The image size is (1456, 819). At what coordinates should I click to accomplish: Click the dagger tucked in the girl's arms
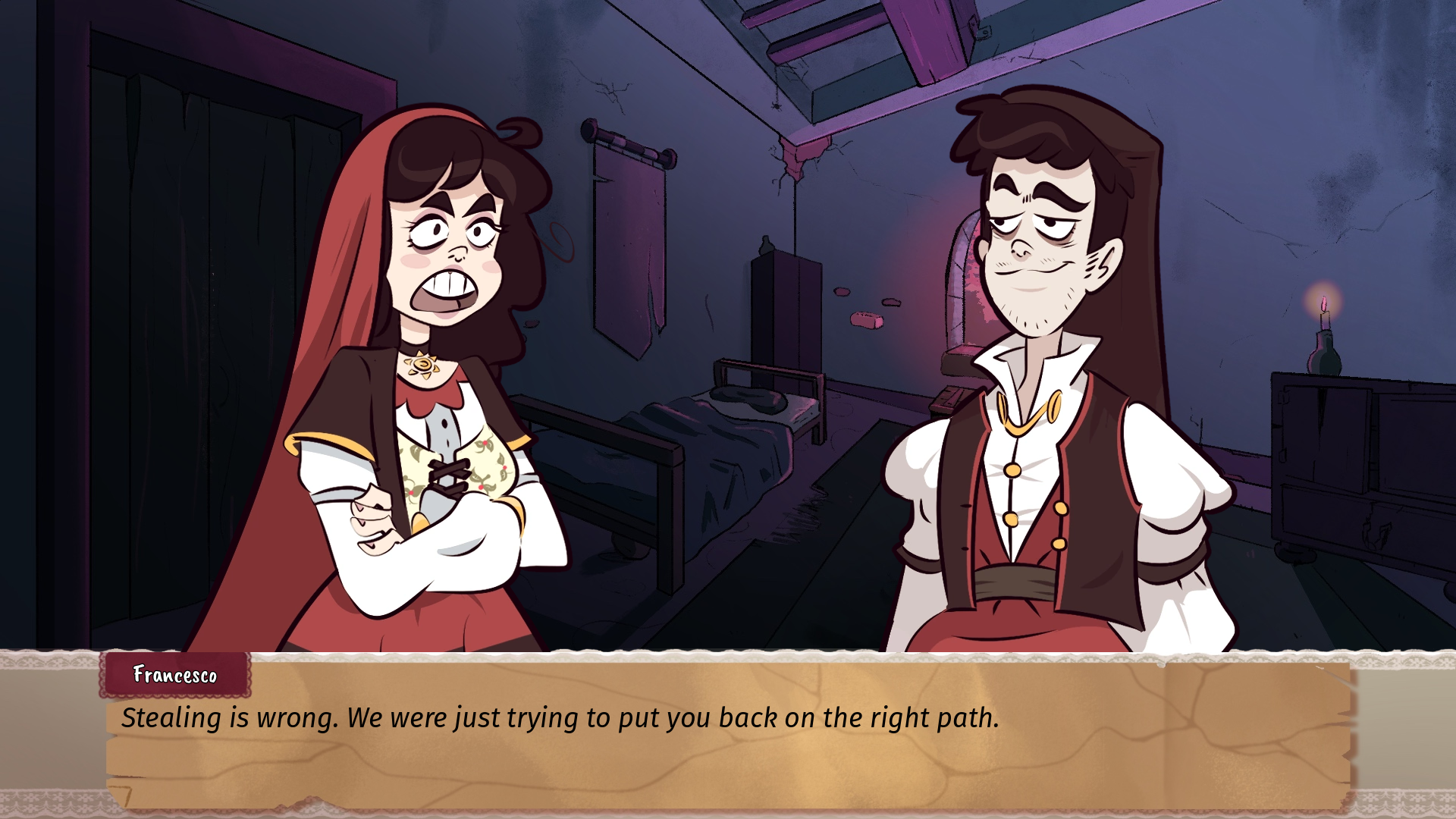coord(447,478)
